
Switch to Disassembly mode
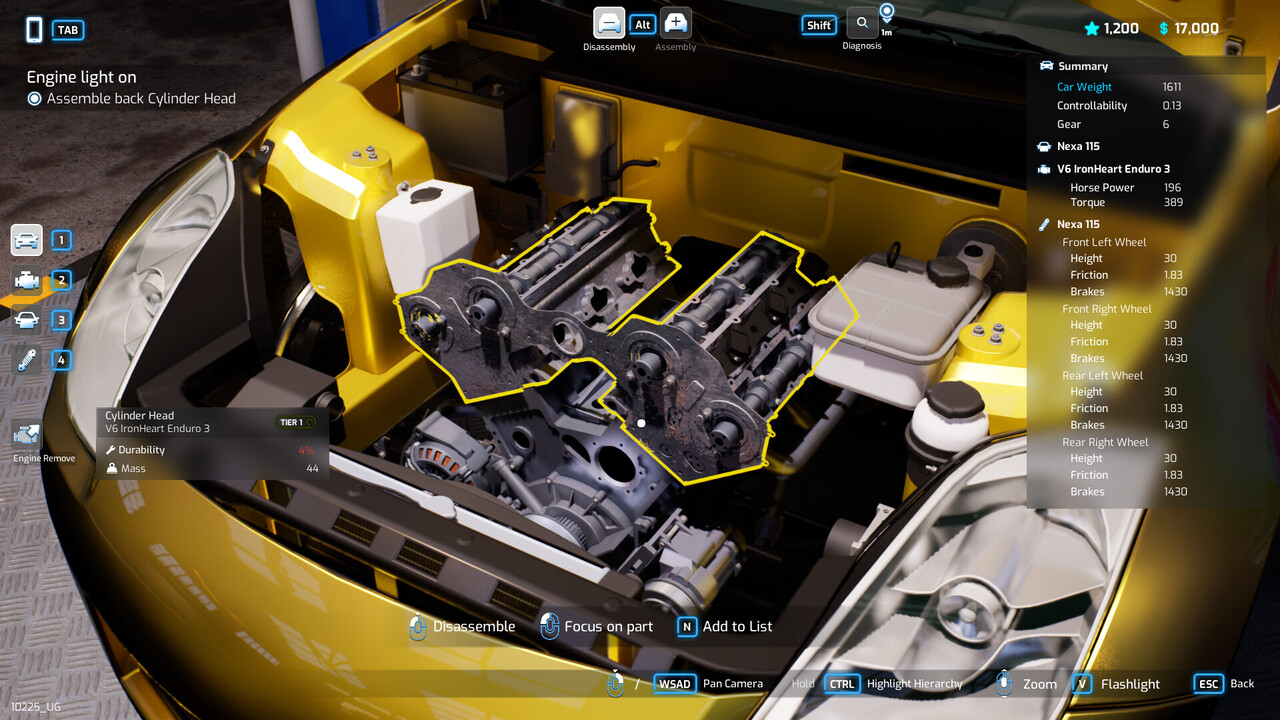pos(609,24)
